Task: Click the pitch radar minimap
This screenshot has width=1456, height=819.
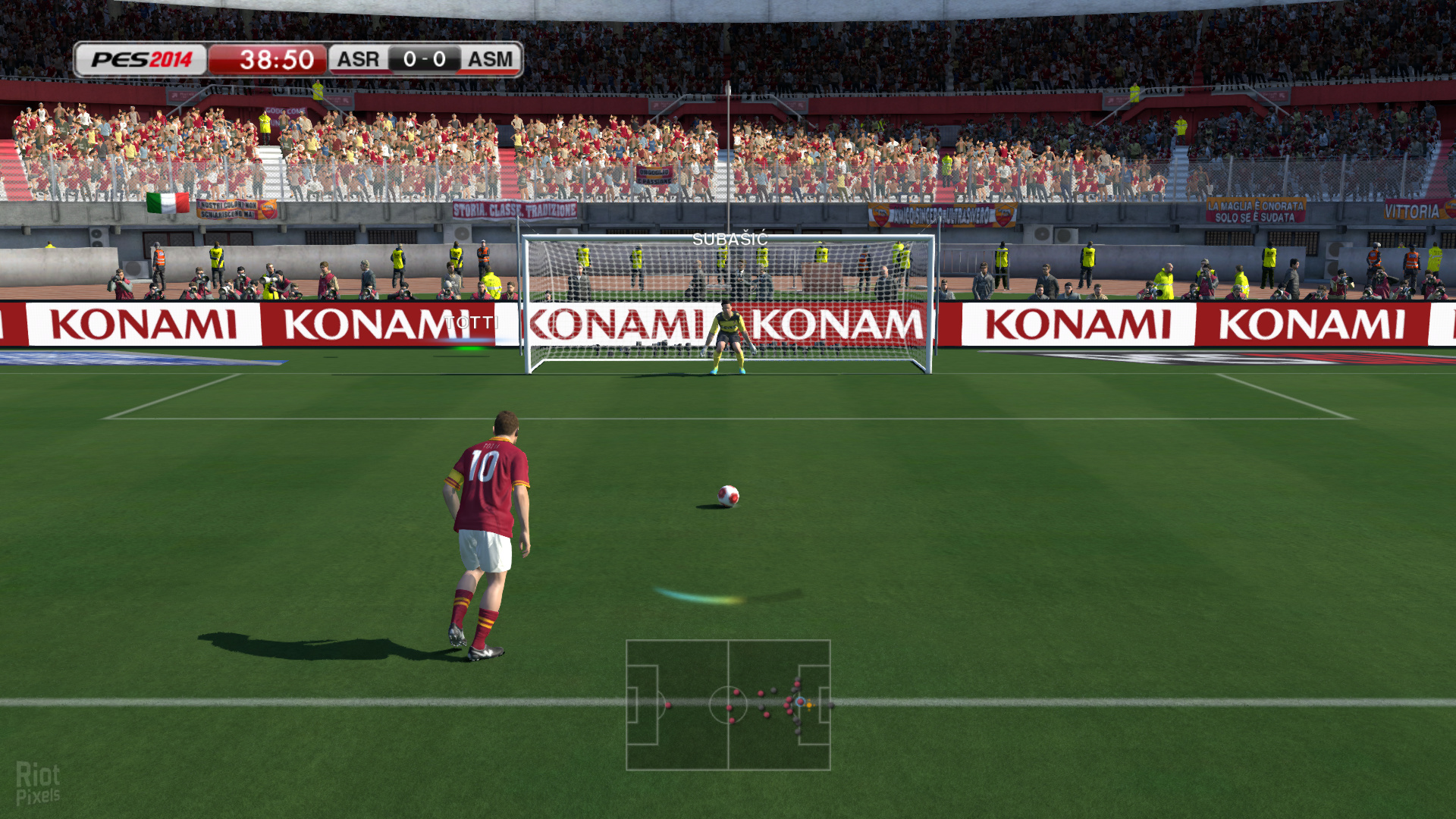Action: (728, 705)
